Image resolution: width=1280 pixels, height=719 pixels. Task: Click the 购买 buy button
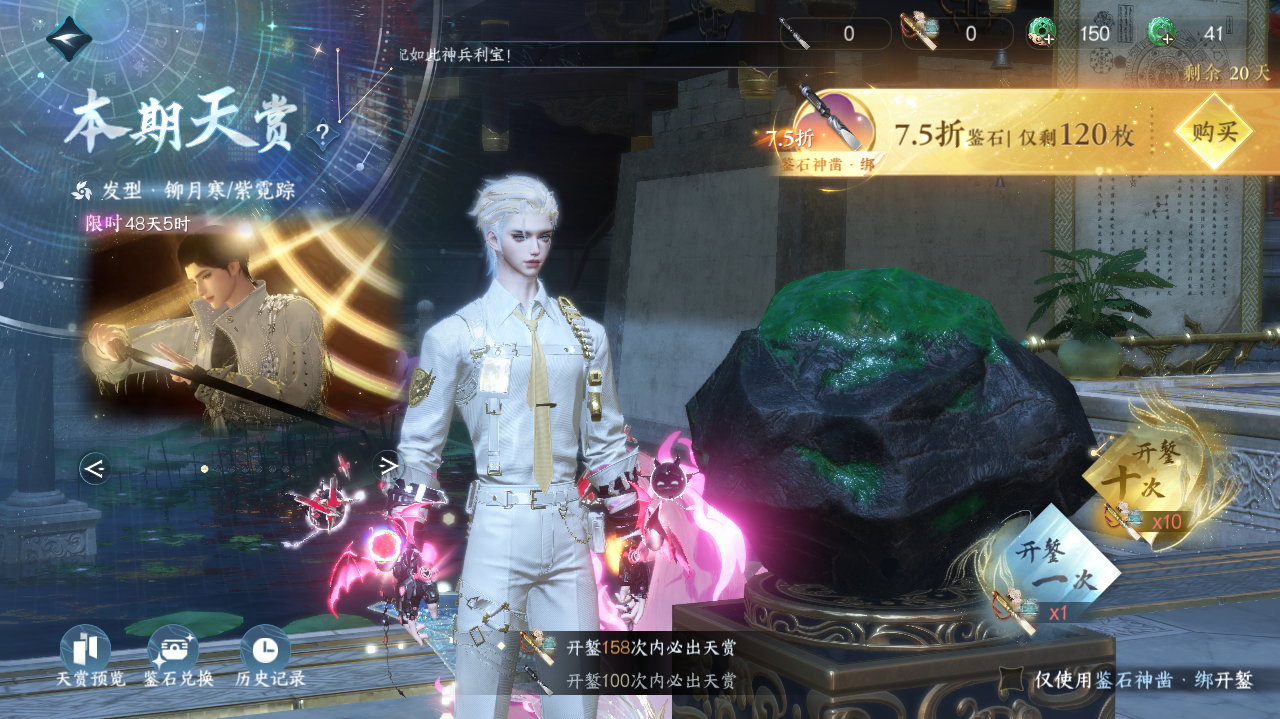pyautogui.click(x=1214, y=132)
